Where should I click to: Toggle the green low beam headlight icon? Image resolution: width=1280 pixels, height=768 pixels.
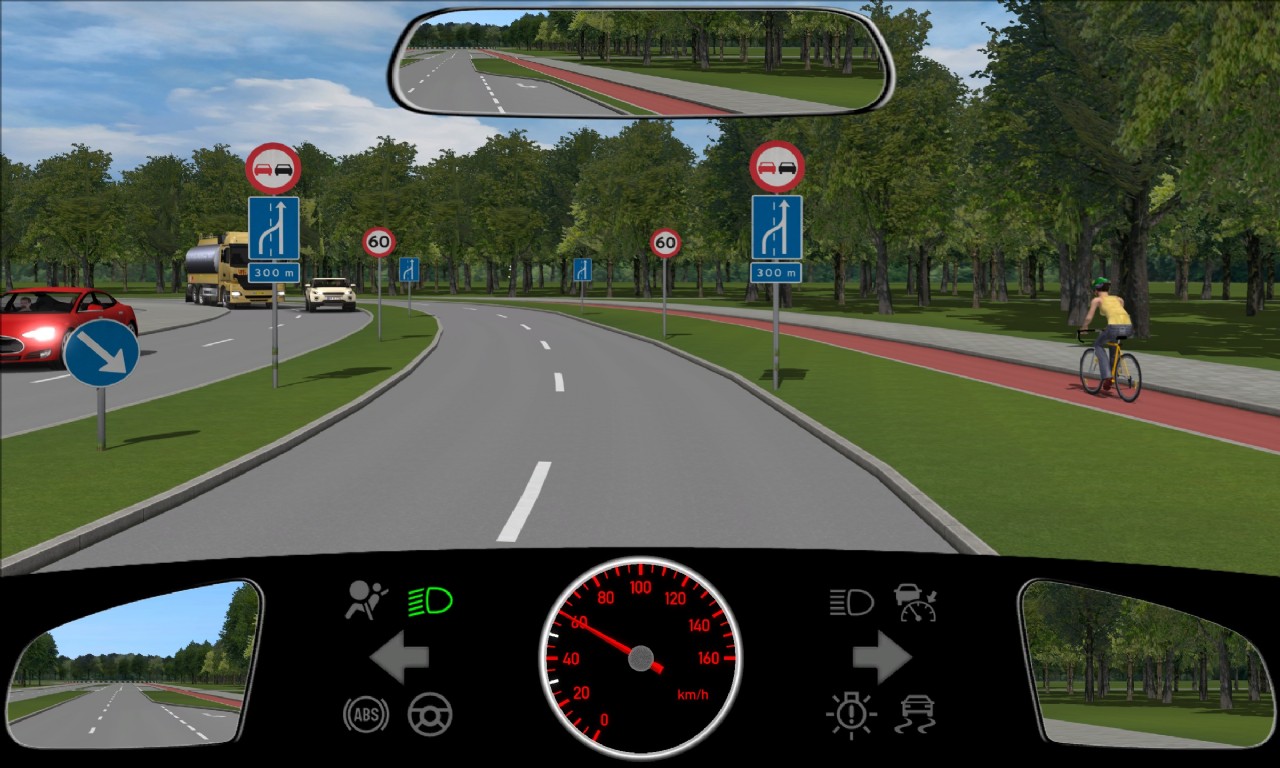coord(430,601)
